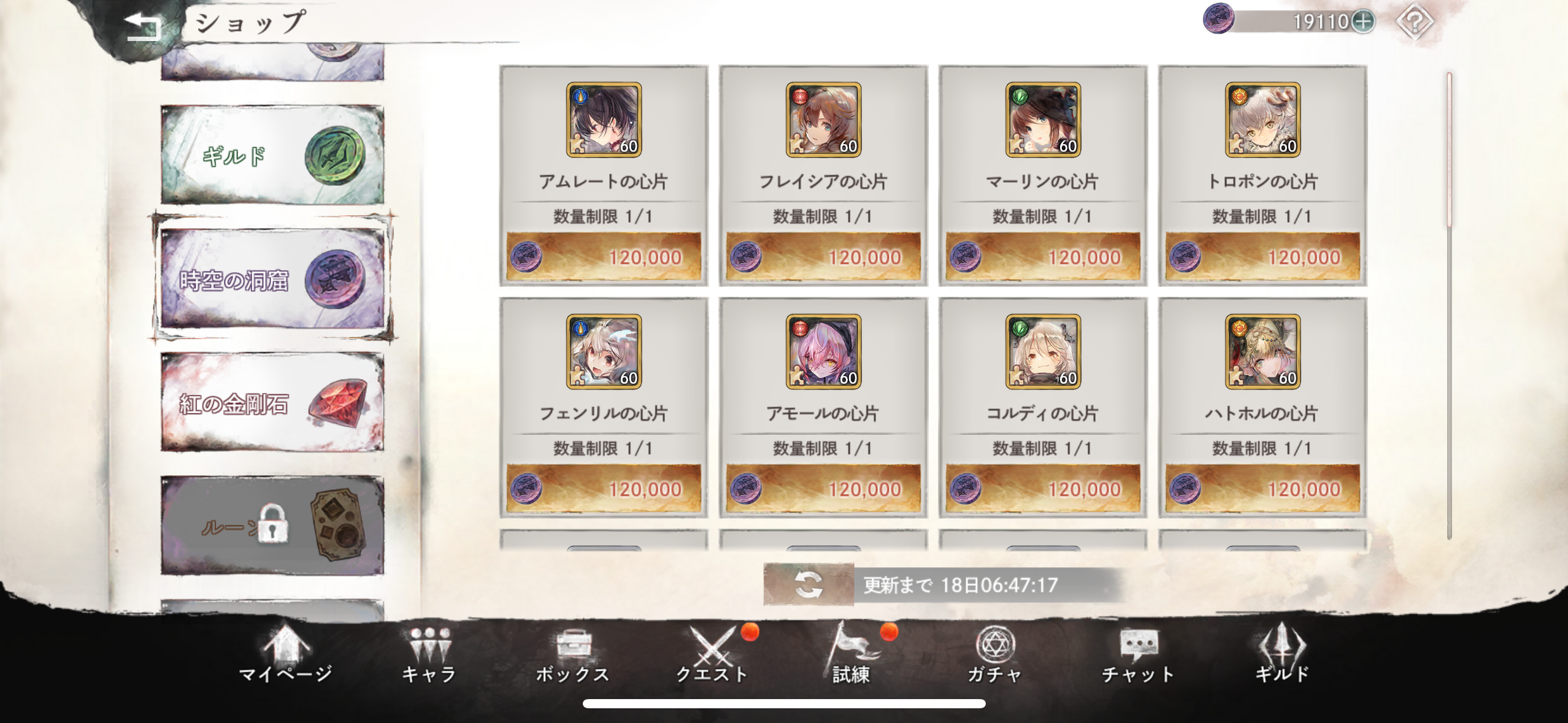Open the ボックス inventory box icon
This screenshot has width=1568, height=723.
pyautogui.click(x=574, y=654)
